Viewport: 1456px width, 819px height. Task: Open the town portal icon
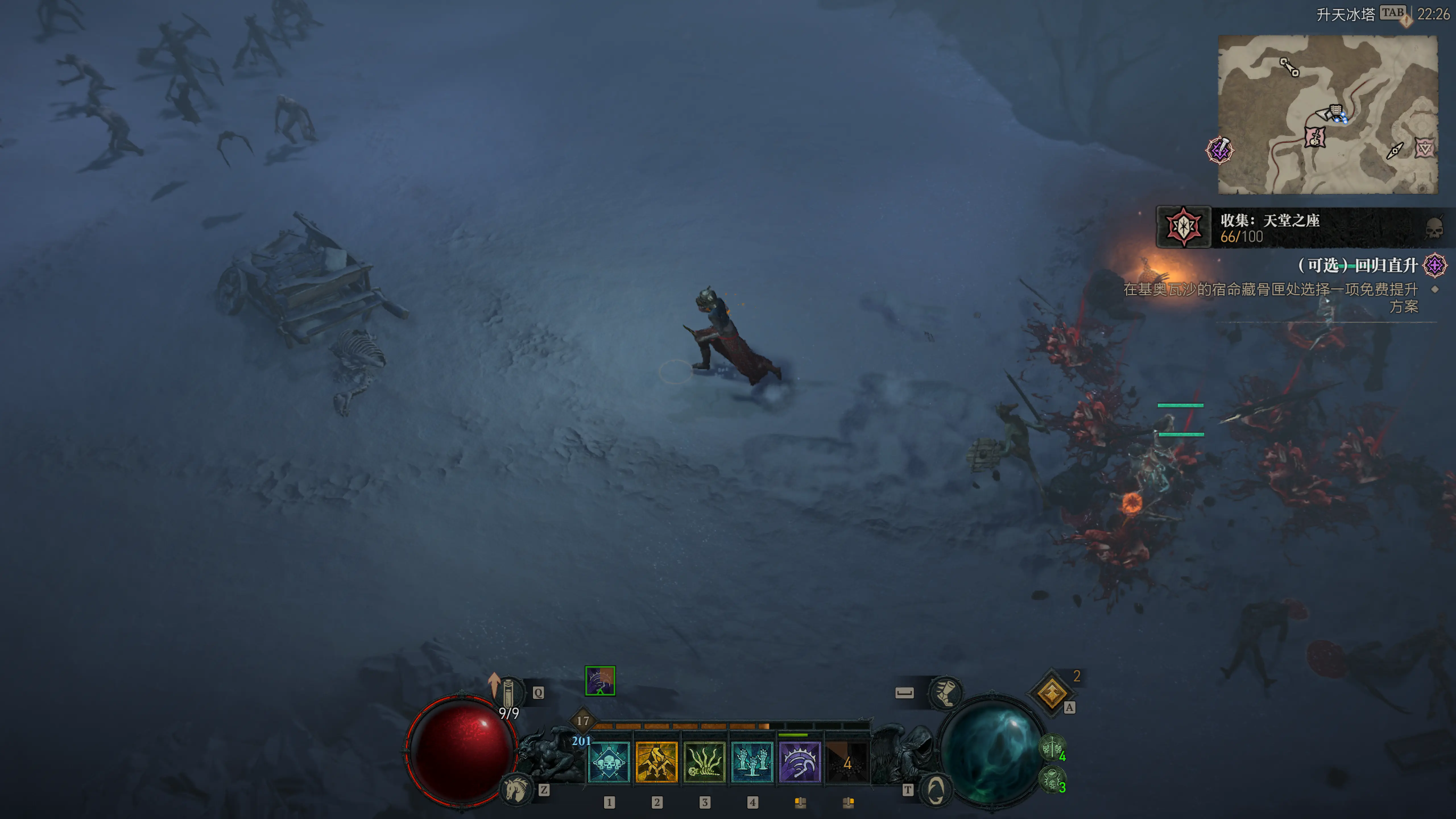935,789
